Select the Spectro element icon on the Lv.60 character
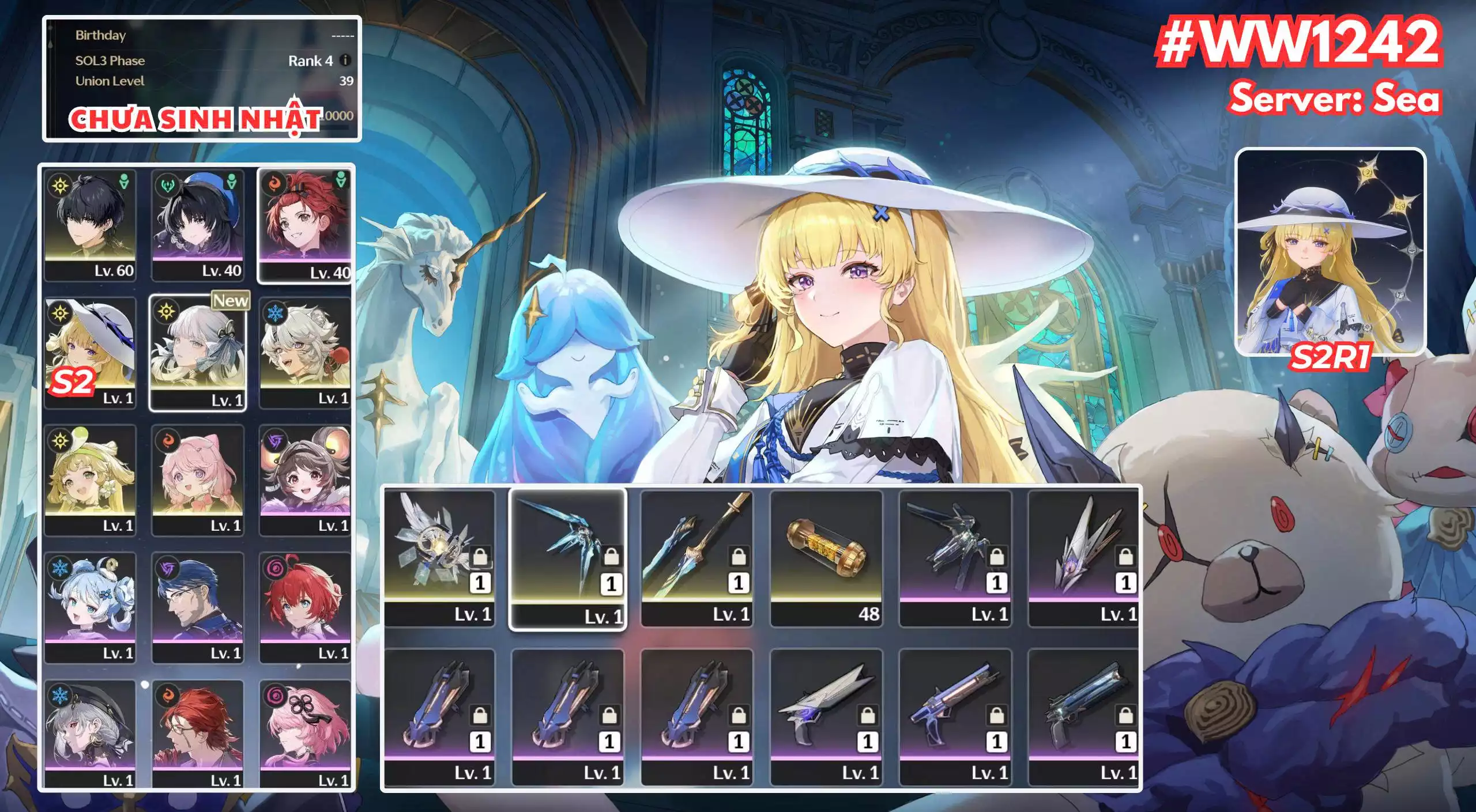1476x812 pixels. tap(59, 186)
